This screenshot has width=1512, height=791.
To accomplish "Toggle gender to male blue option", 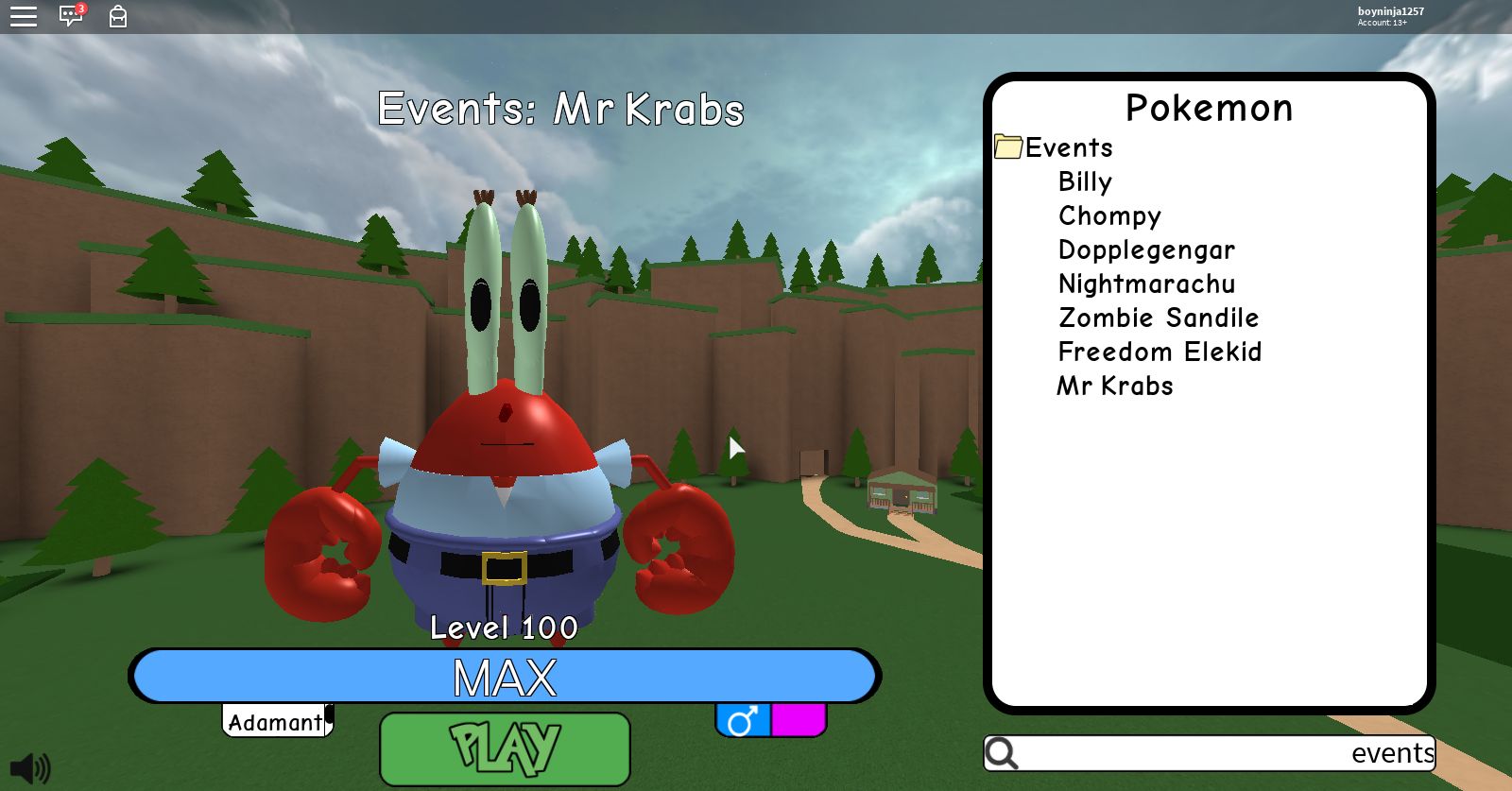I will click(x=746, y=721).
